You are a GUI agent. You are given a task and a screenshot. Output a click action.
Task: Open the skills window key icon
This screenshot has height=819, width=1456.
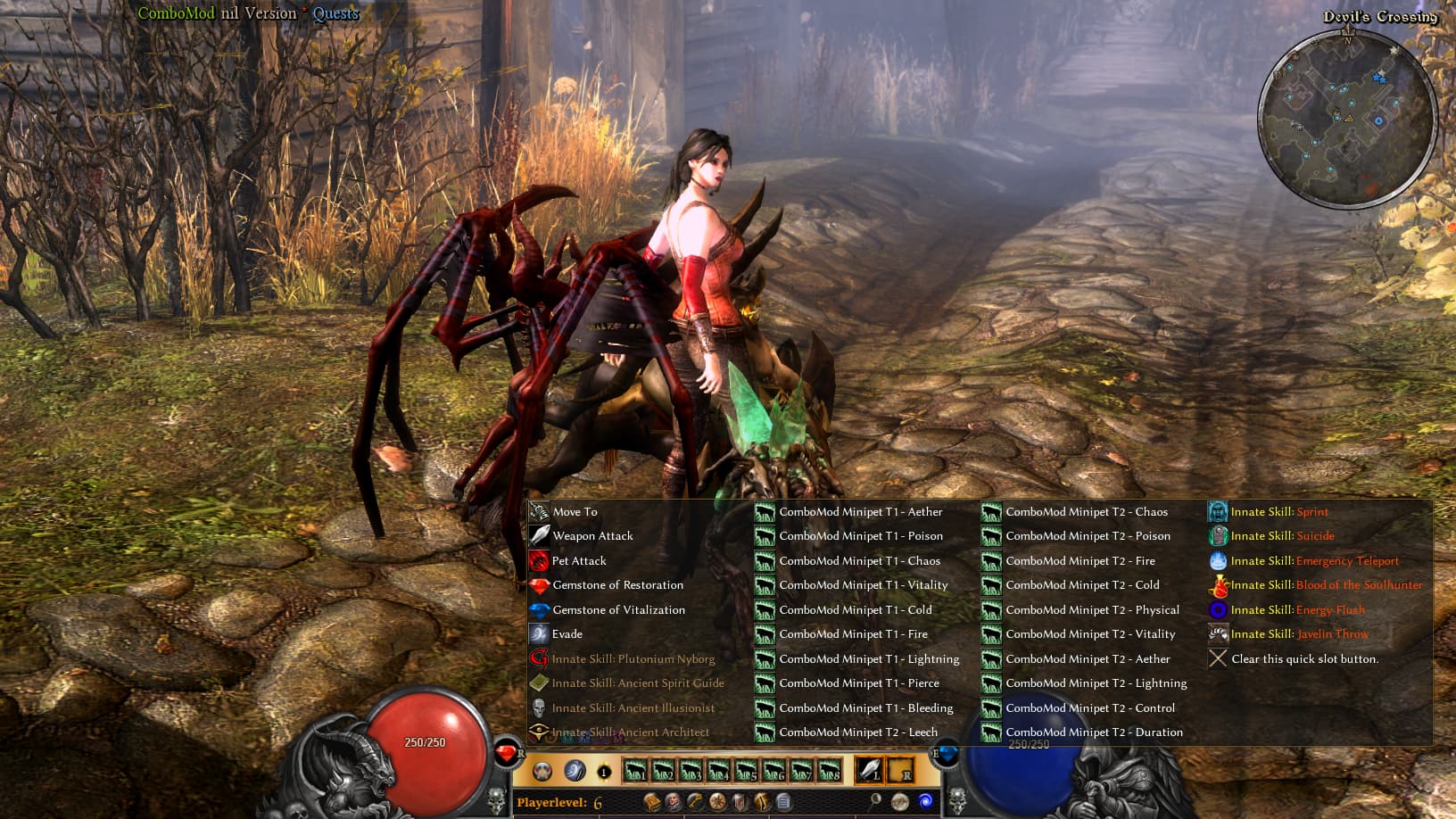[696, 801]
